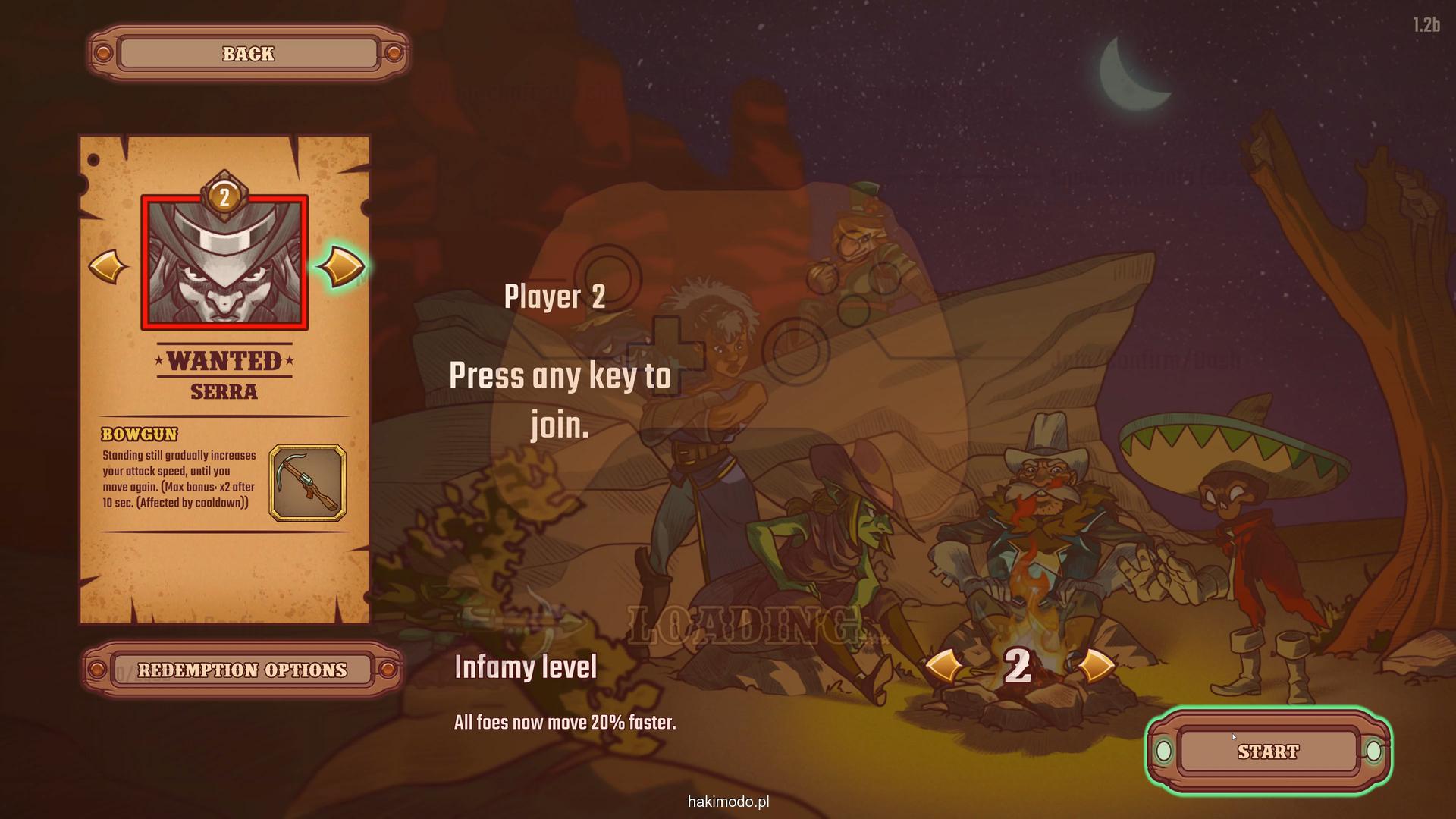Switch to the previous character with left arrow
The height and width of the screenshot is (819, 1456).
coord(108,267)
